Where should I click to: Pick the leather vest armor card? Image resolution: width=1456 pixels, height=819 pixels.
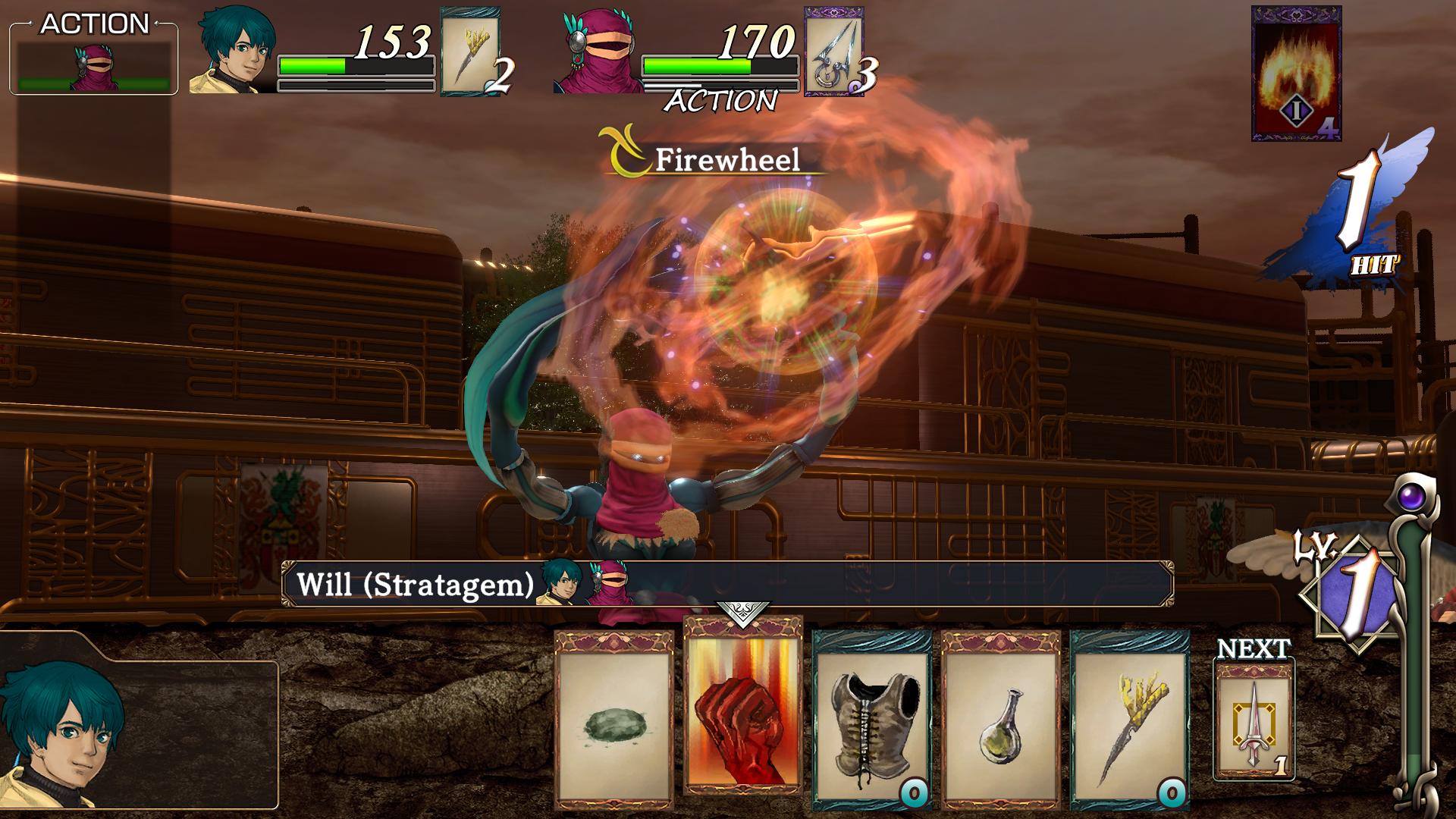coord(871,720)
